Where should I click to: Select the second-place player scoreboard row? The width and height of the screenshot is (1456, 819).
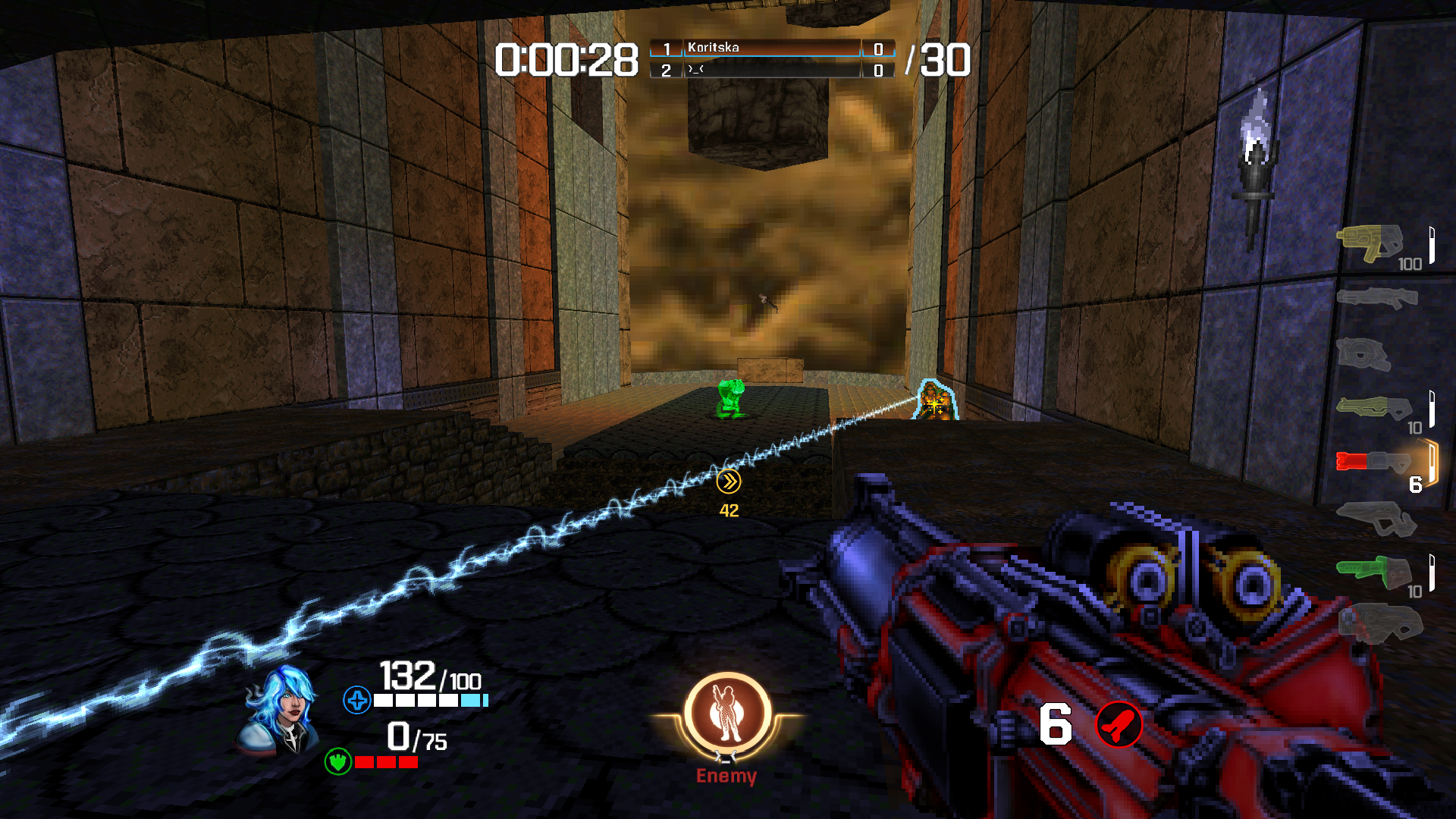coord(772,71)
